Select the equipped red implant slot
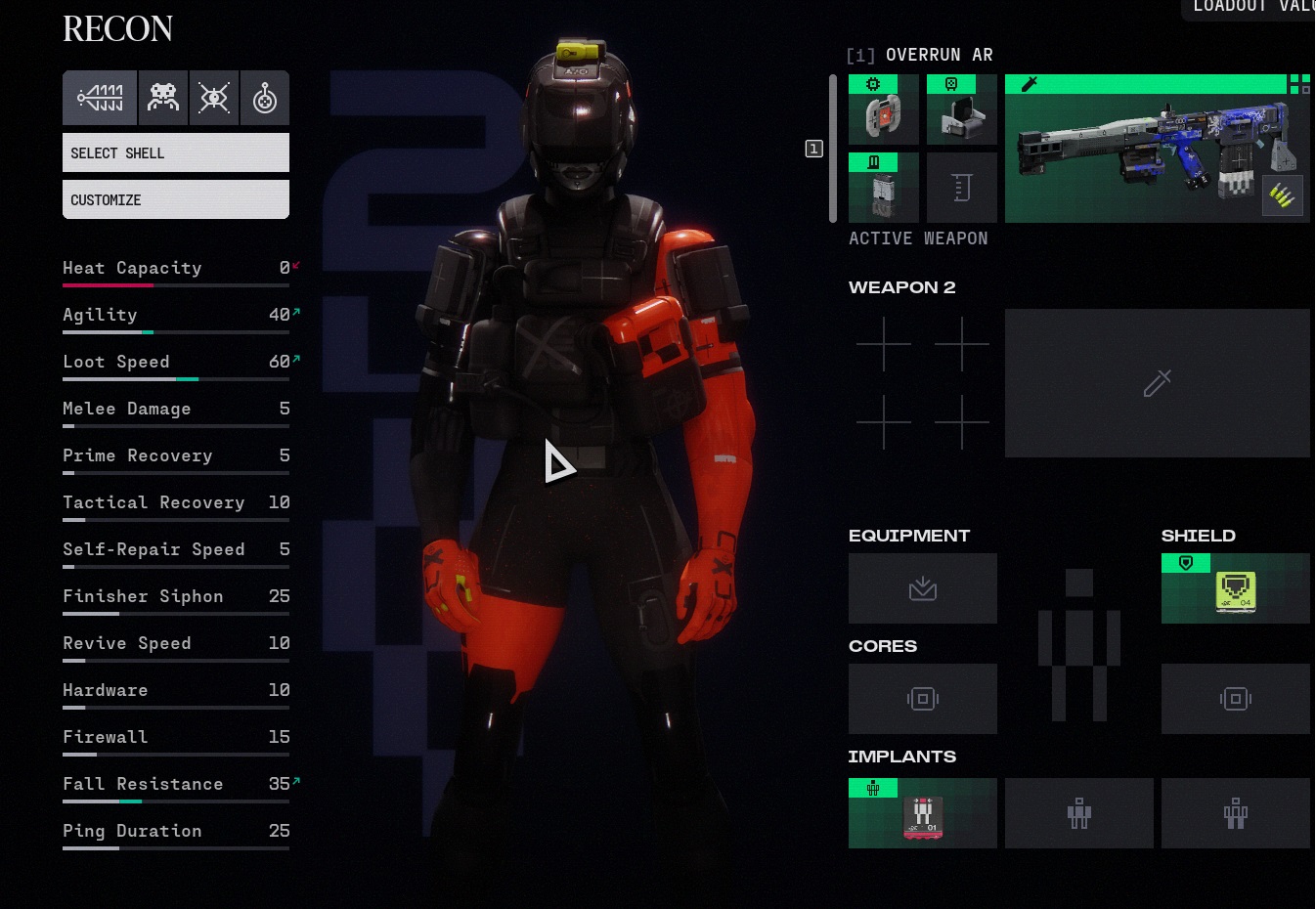Image resolution: width=1316 pixels, height=909 pixels. click(923, 813)
